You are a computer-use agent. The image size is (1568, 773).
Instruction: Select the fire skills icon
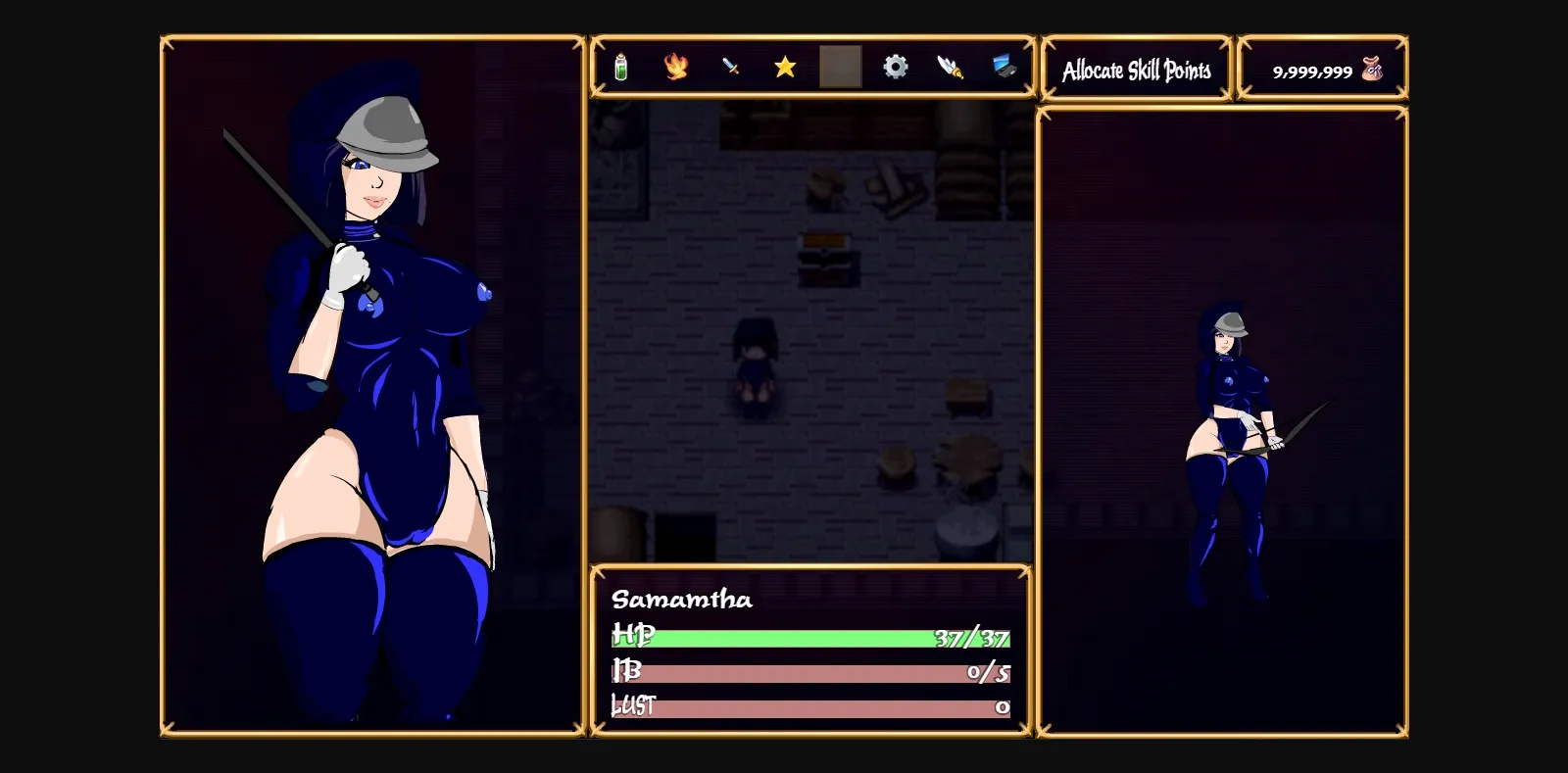(677, 67)
